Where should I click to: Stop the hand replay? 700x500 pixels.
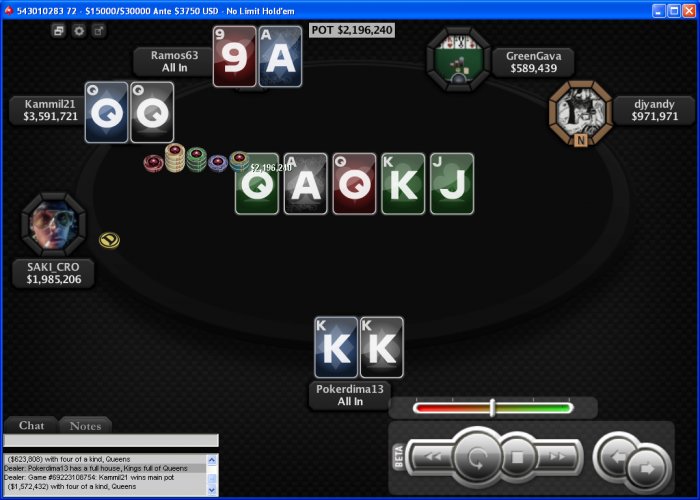tap(518, 458)
